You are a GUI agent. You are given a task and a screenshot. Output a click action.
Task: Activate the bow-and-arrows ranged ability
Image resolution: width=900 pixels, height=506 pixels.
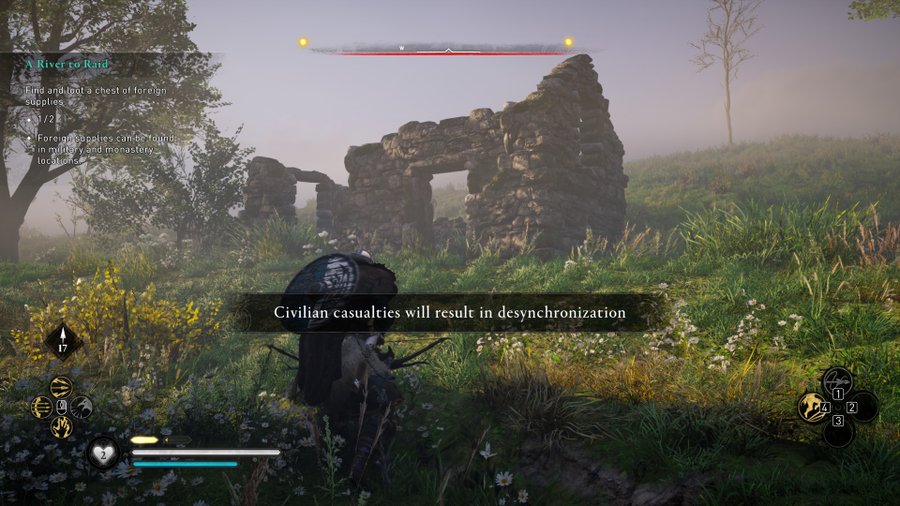(41, 407)
